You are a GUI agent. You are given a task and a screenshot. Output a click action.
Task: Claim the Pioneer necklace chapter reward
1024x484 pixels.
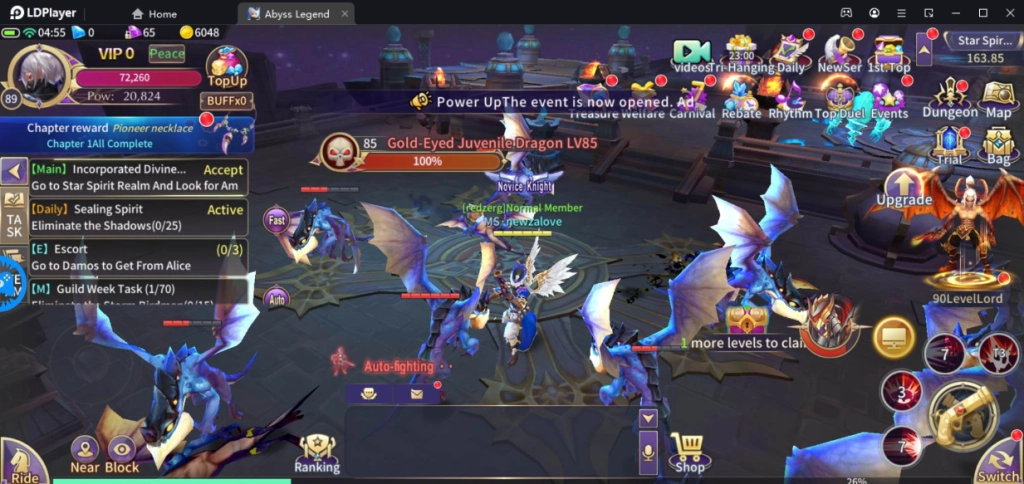coord(126,135)
